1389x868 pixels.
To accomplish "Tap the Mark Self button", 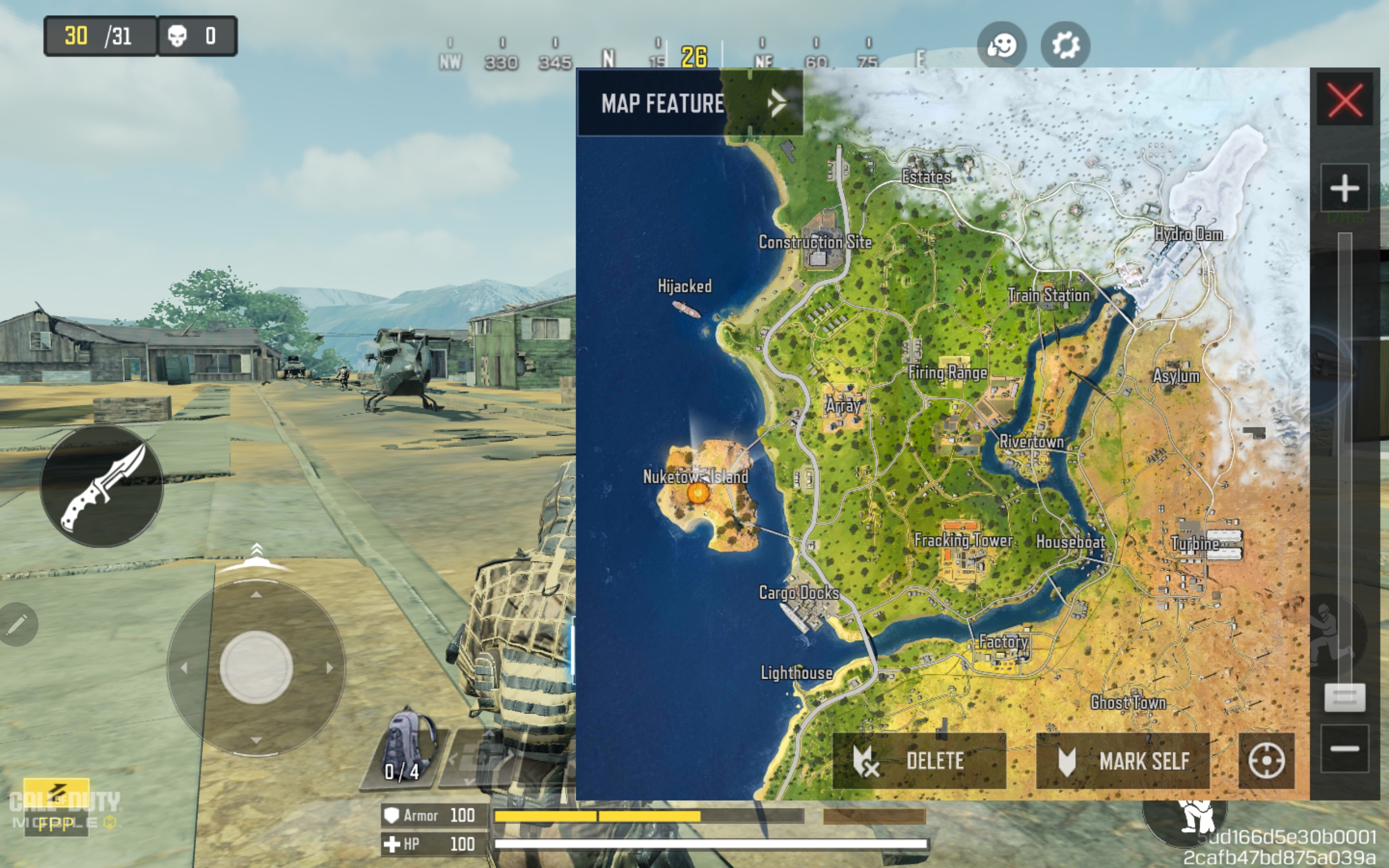I will tap(1123, 761).
